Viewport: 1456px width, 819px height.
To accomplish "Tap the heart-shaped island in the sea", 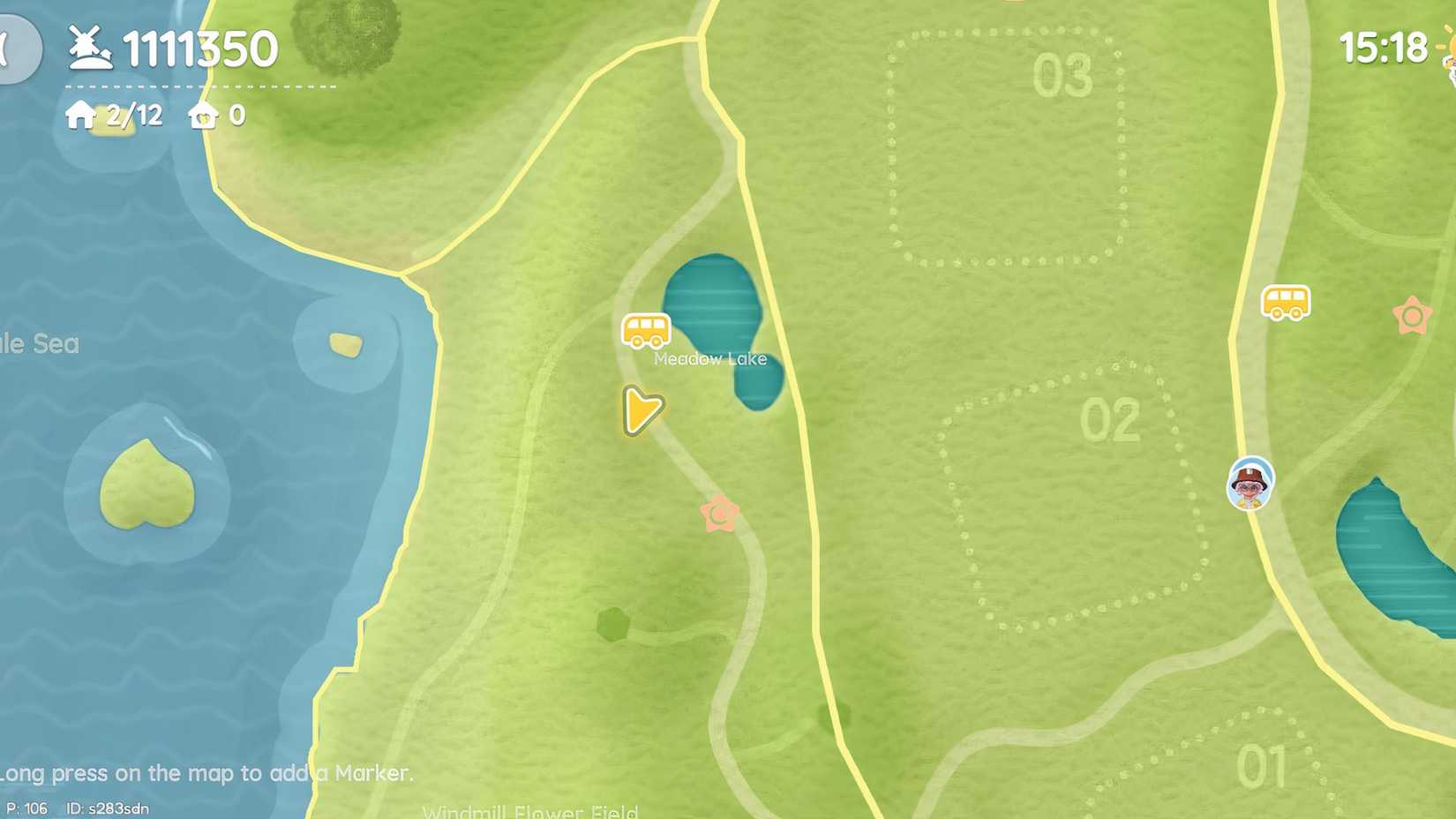I will point(148,483).
